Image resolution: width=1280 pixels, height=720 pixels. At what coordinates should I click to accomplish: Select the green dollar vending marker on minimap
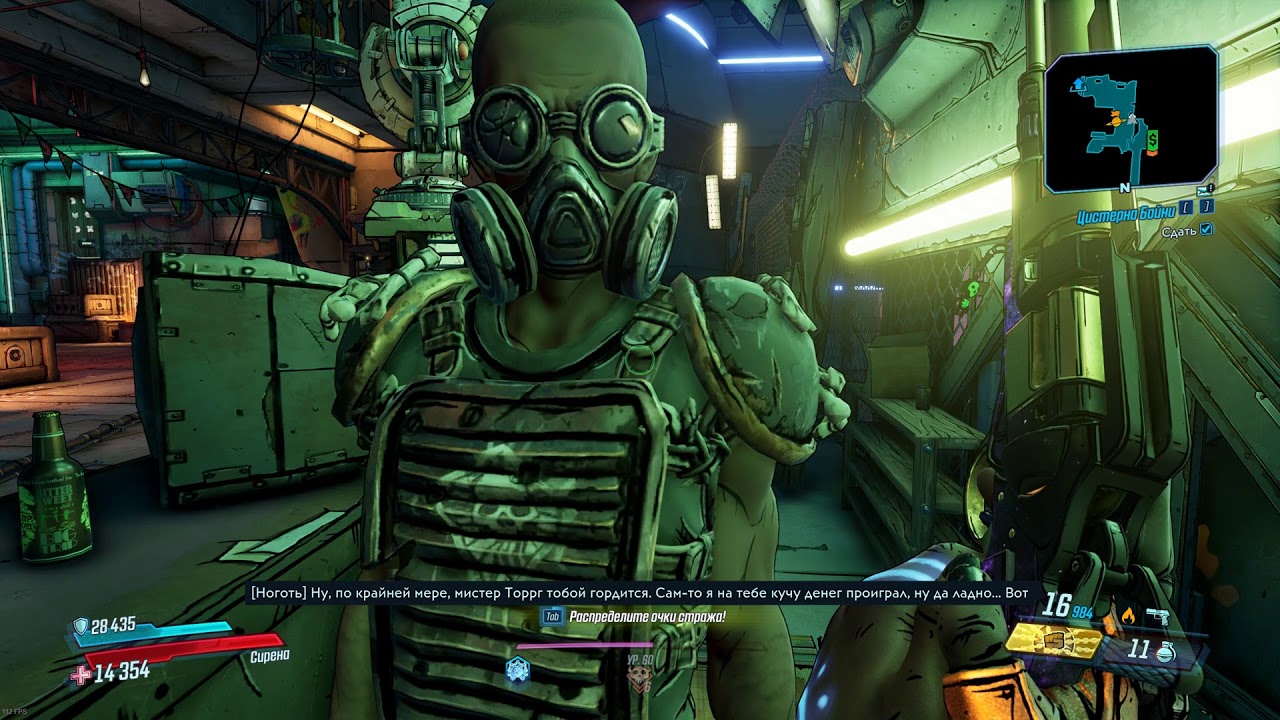tap(1152, 138)
